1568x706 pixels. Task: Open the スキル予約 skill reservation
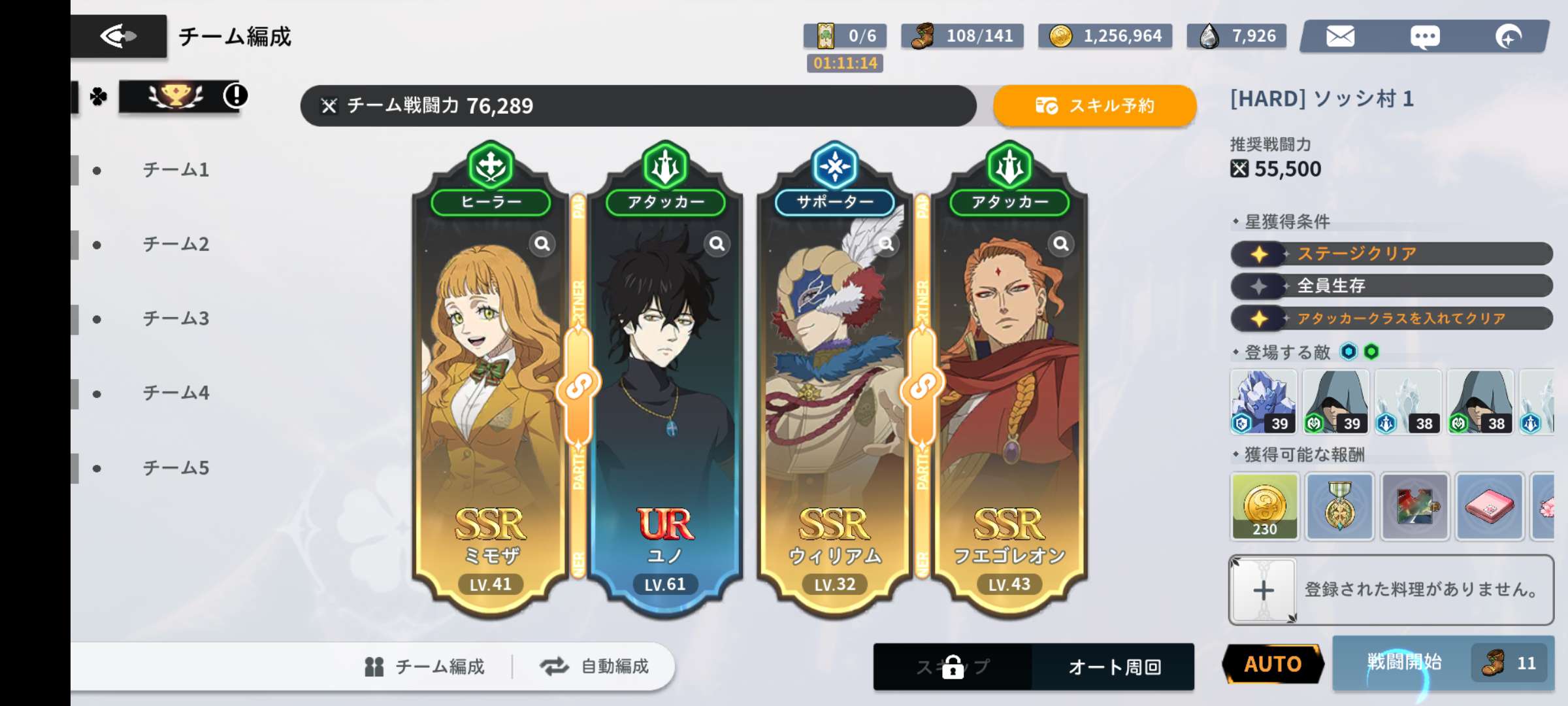click(x=1095, y=106)
